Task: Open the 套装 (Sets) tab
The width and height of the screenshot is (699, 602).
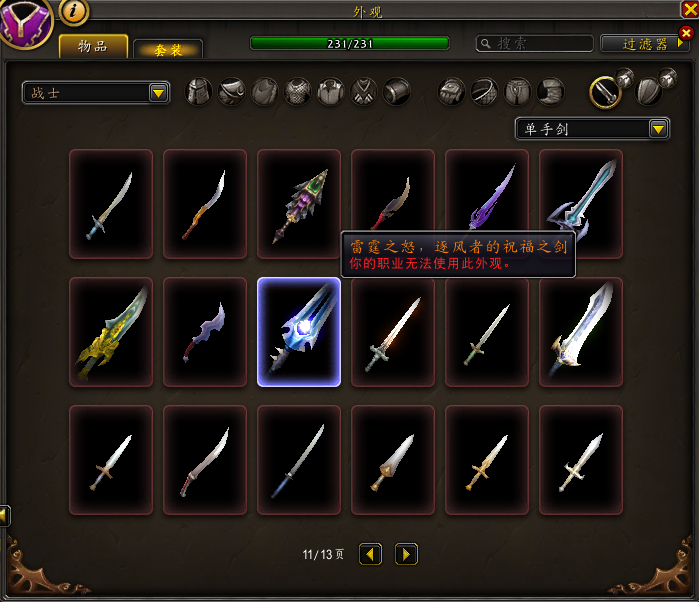Action: 168,49
